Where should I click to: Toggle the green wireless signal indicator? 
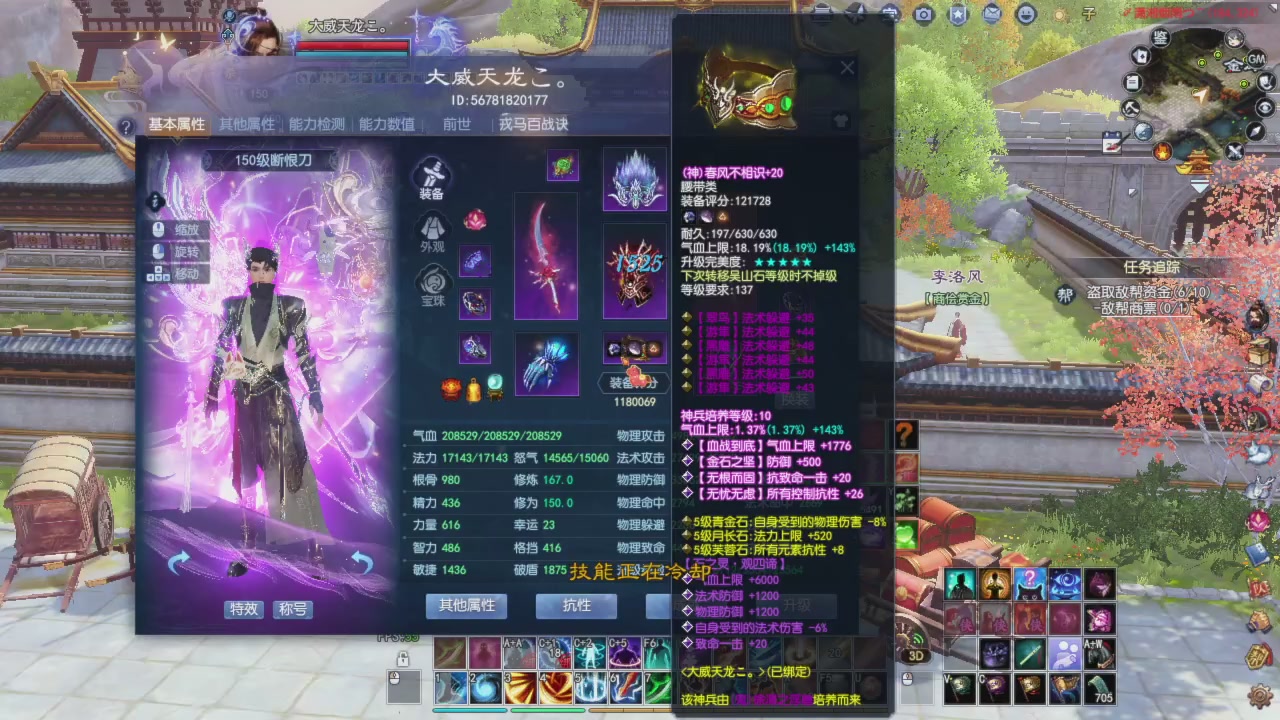coord(918,639)
